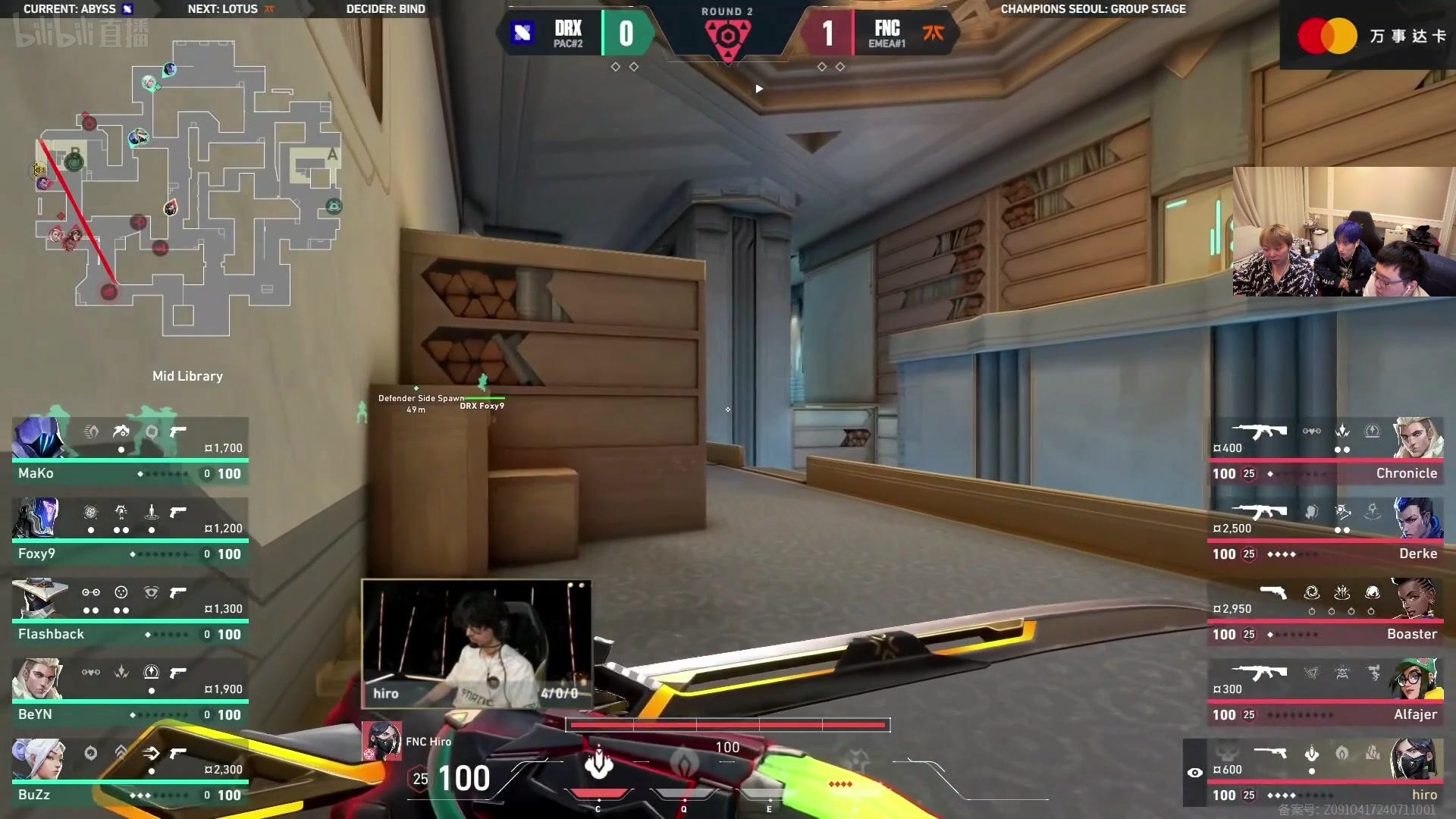Viewport: 1456px width, 819px height.
Task: Open hiro's player webcam feed
Action: click(476, 645)
